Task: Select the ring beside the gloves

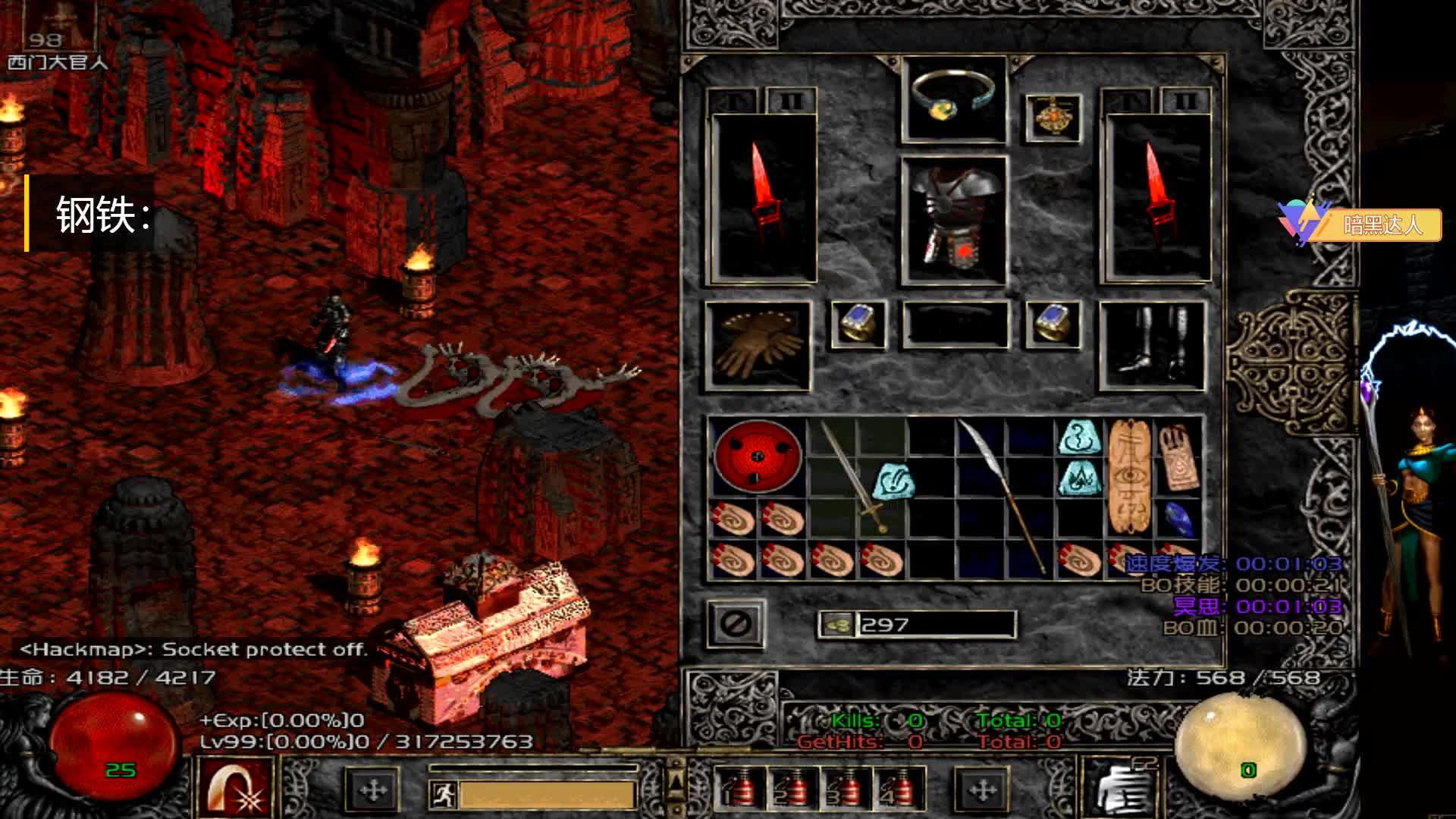Action: click(x=858, y=325)
